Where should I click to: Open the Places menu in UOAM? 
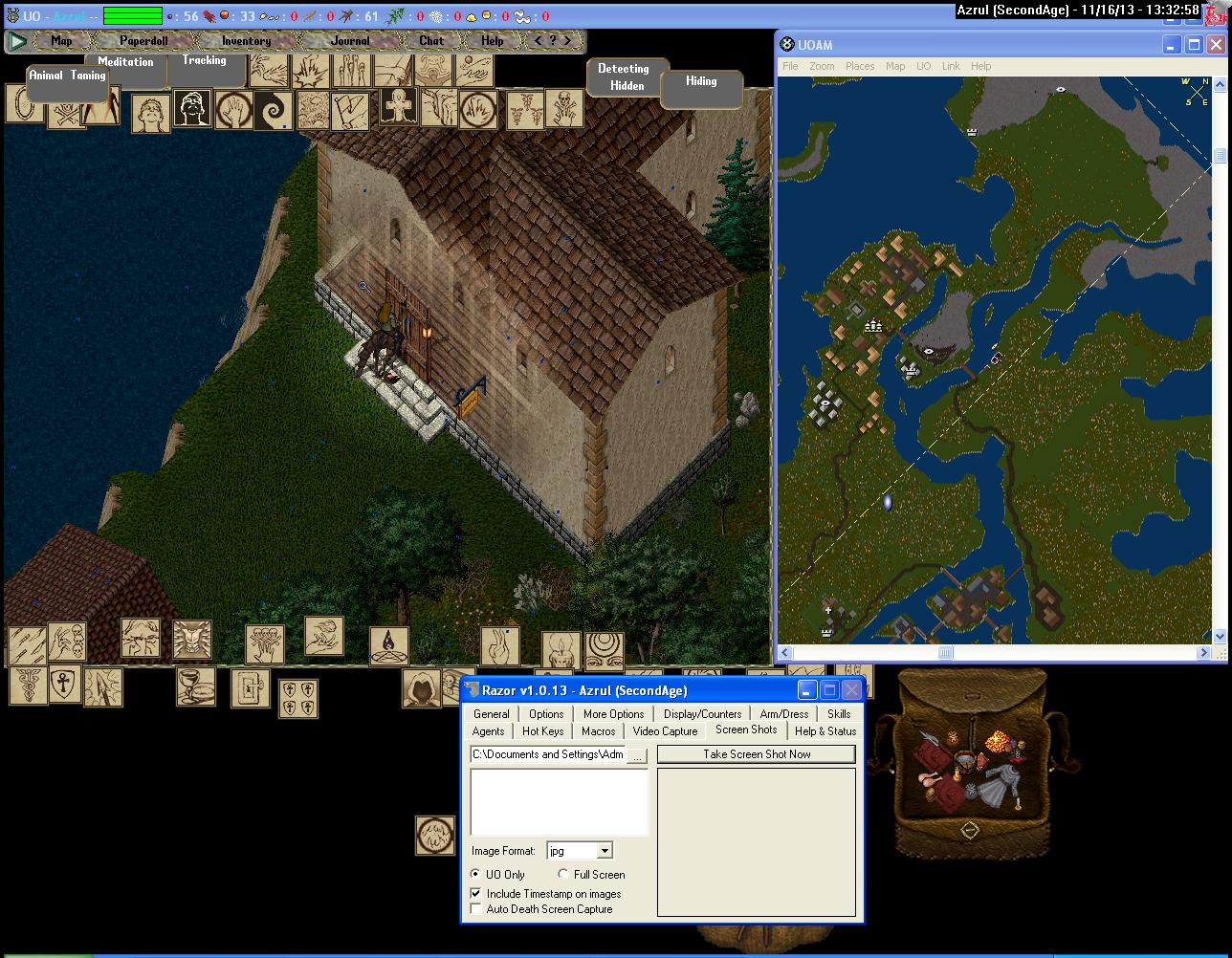(859, 66)
